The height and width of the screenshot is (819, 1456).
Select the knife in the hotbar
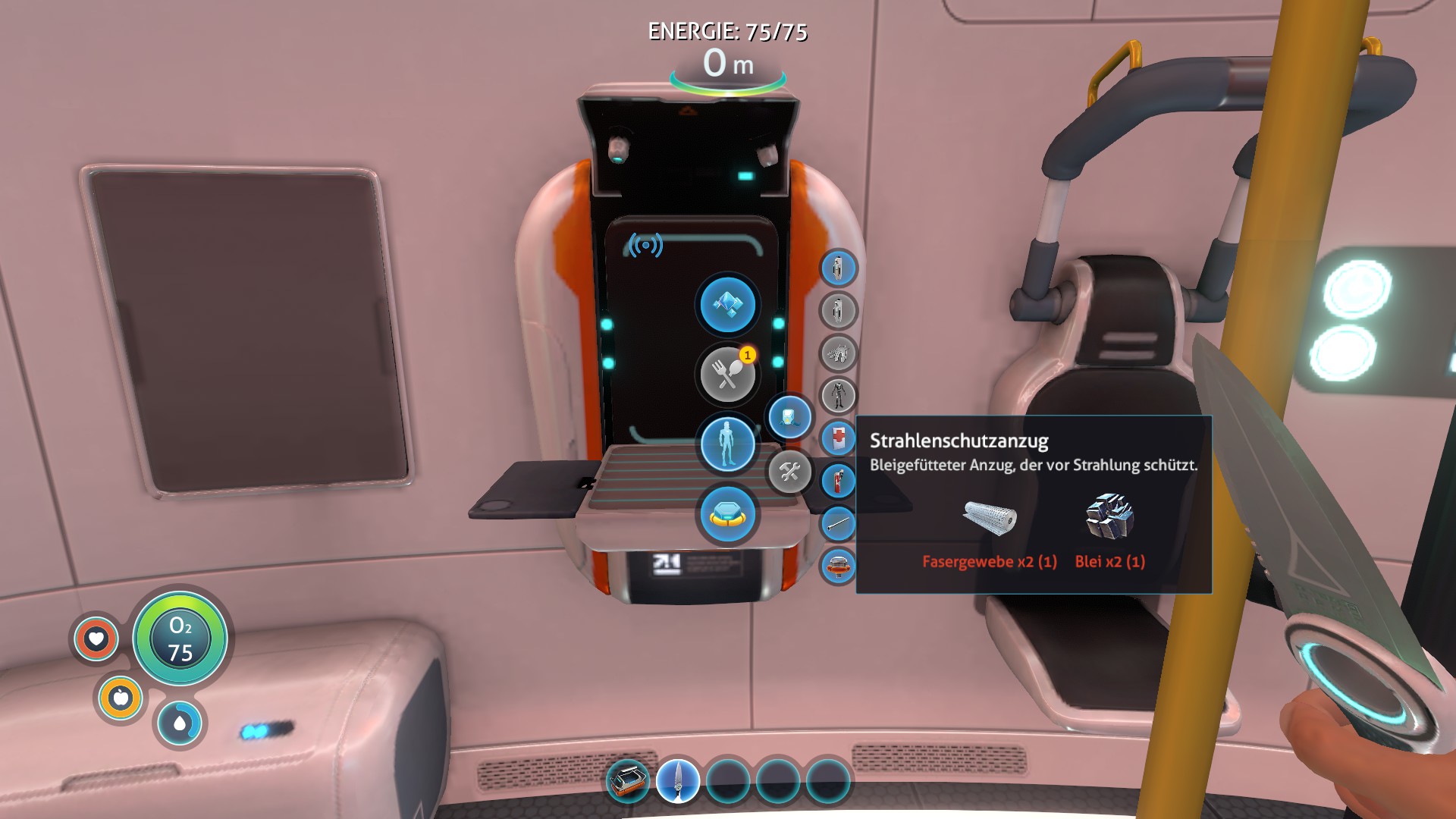click(x=677, y=781)
